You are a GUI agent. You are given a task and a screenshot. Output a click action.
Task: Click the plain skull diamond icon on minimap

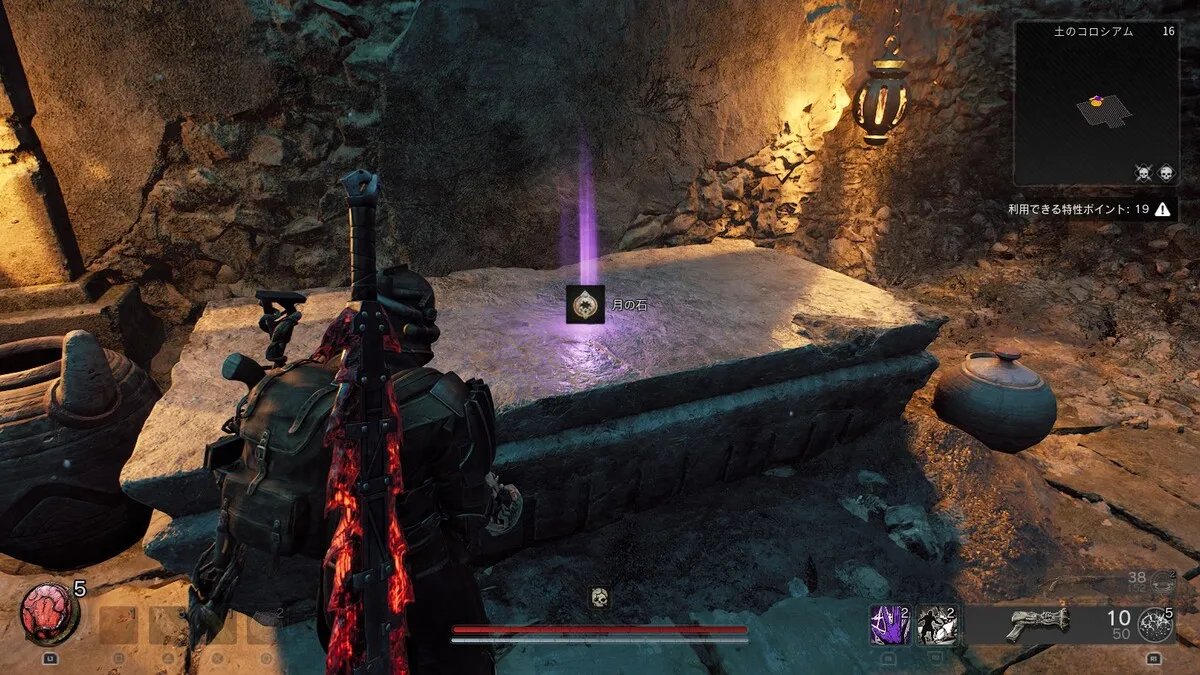tap(1166, 173)
